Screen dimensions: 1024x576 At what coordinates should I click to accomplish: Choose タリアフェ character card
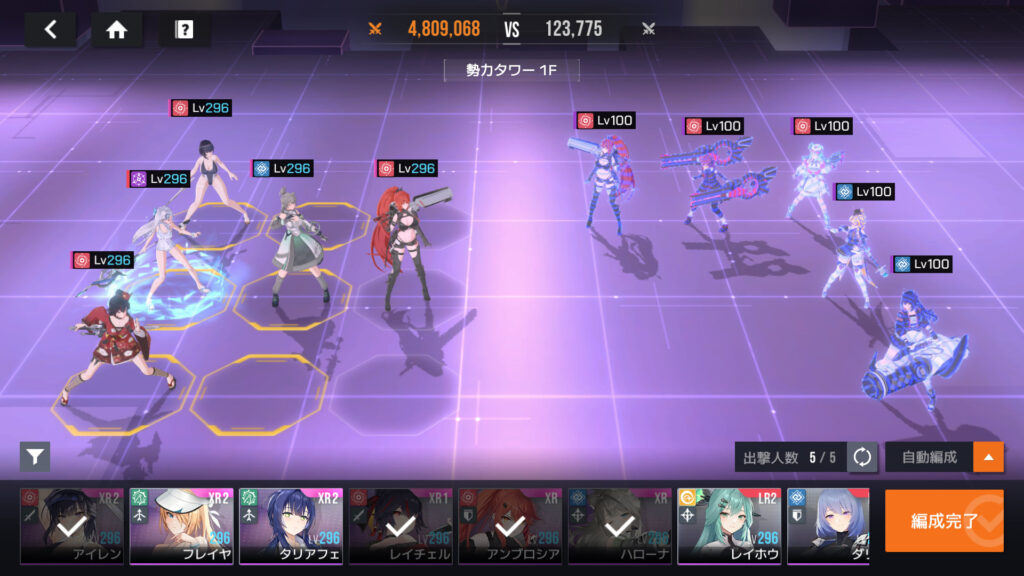[x=291, y=526]
